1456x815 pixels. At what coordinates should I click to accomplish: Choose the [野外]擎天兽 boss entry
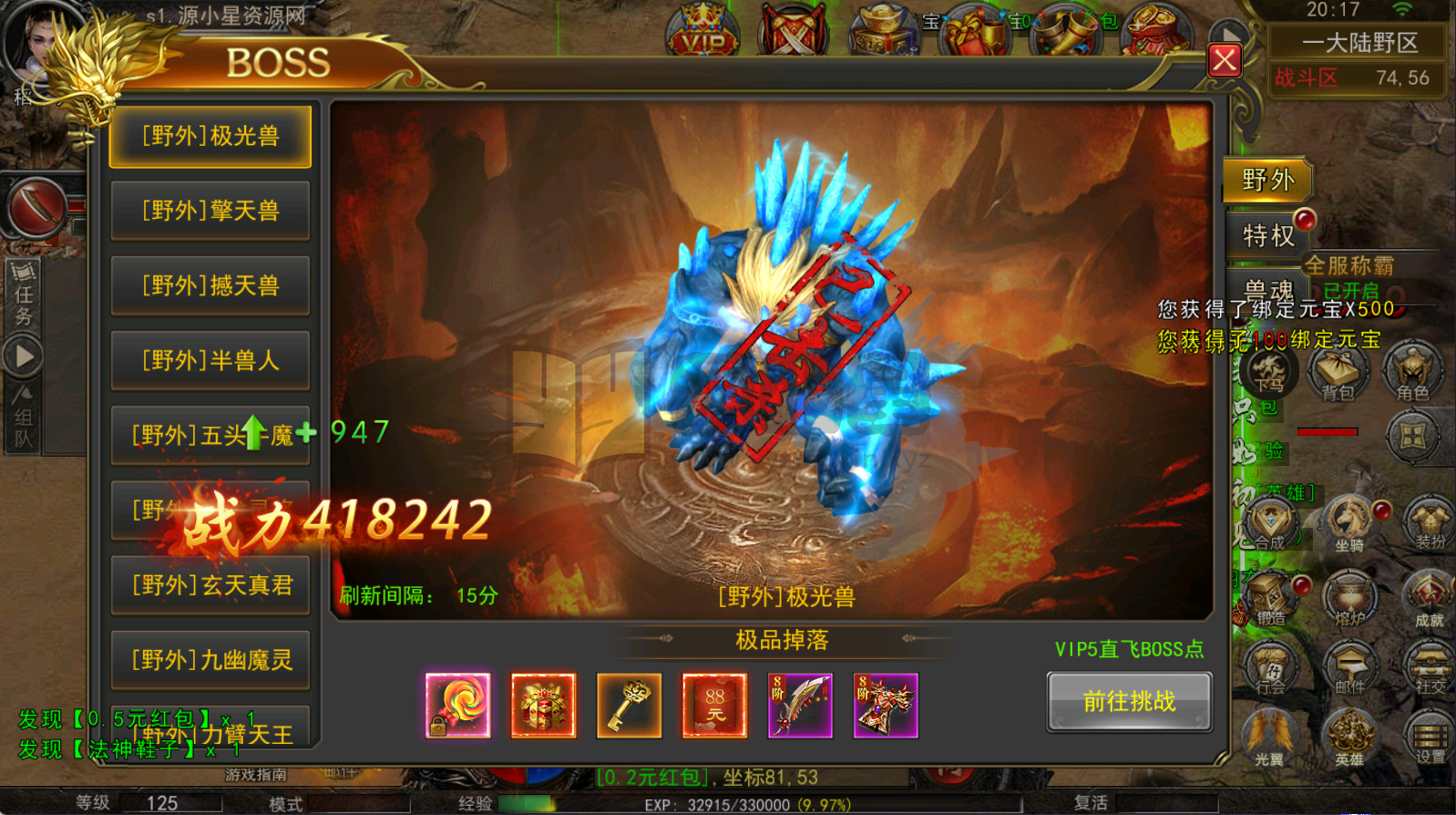click(x=210, y=211)
